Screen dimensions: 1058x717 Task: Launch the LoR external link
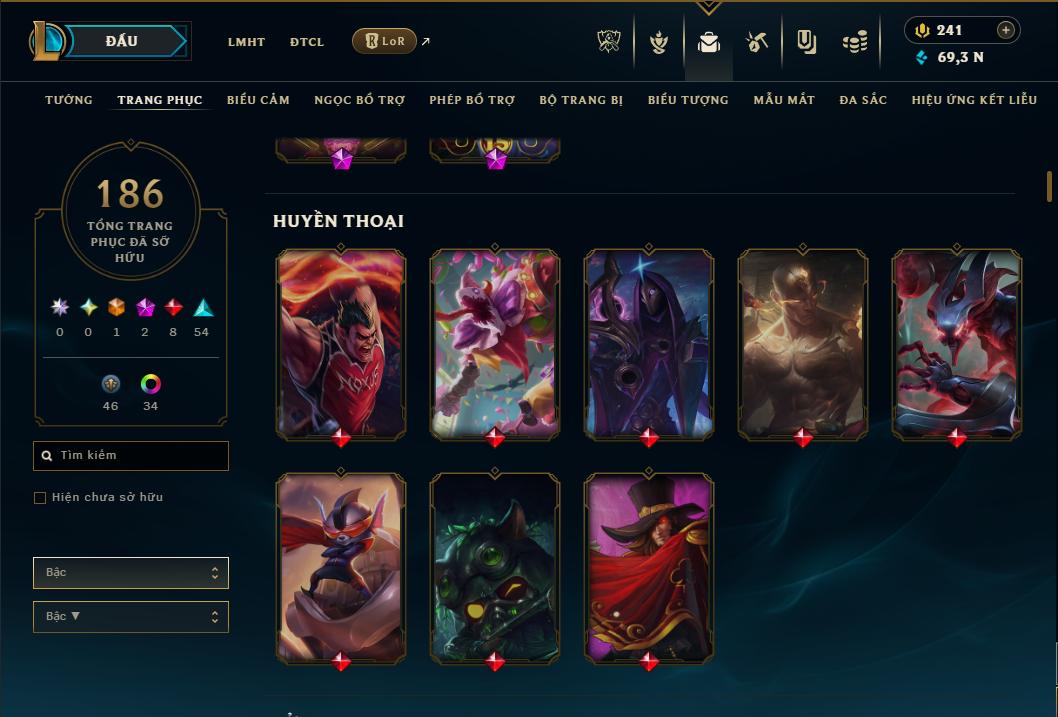point(385,41)
